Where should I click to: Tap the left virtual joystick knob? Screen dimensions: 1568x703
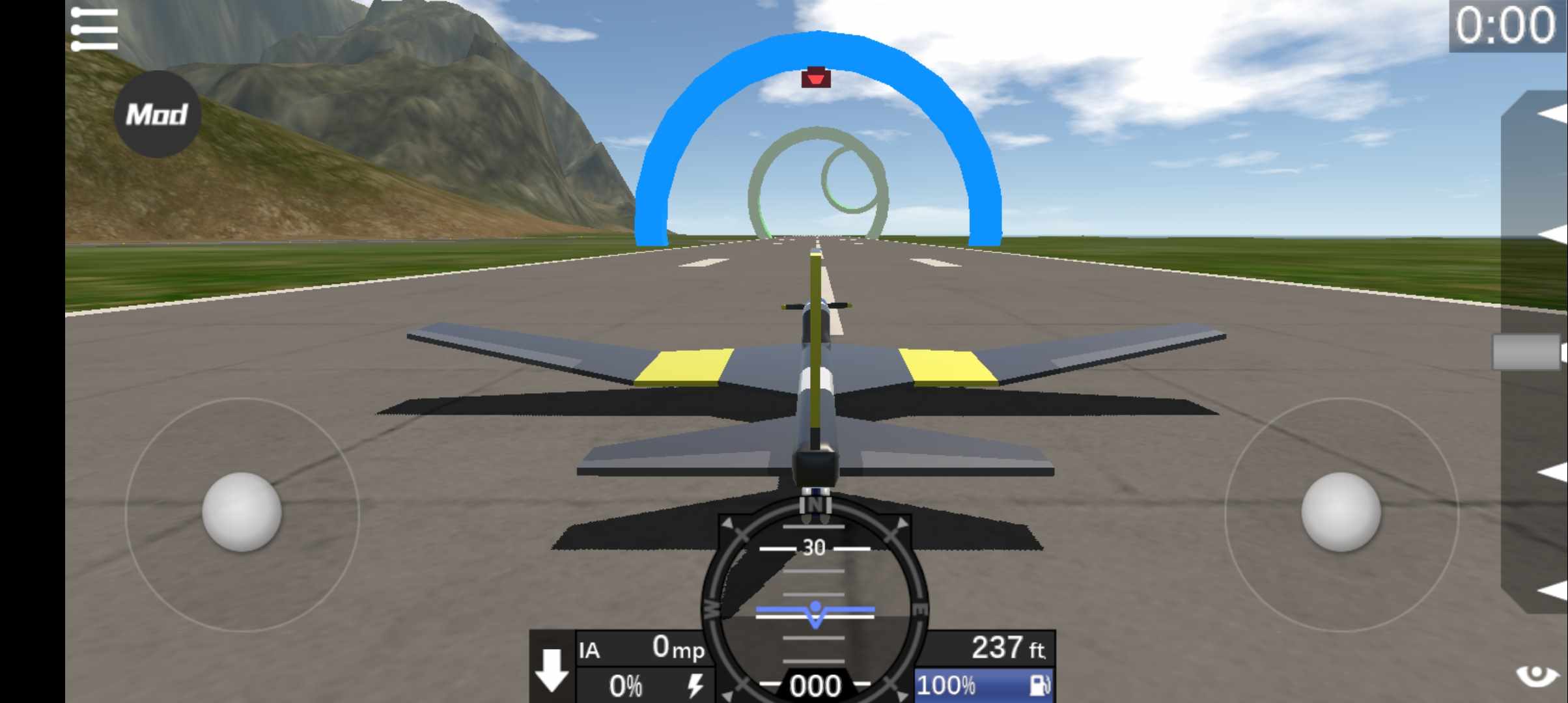coord(242,512)
